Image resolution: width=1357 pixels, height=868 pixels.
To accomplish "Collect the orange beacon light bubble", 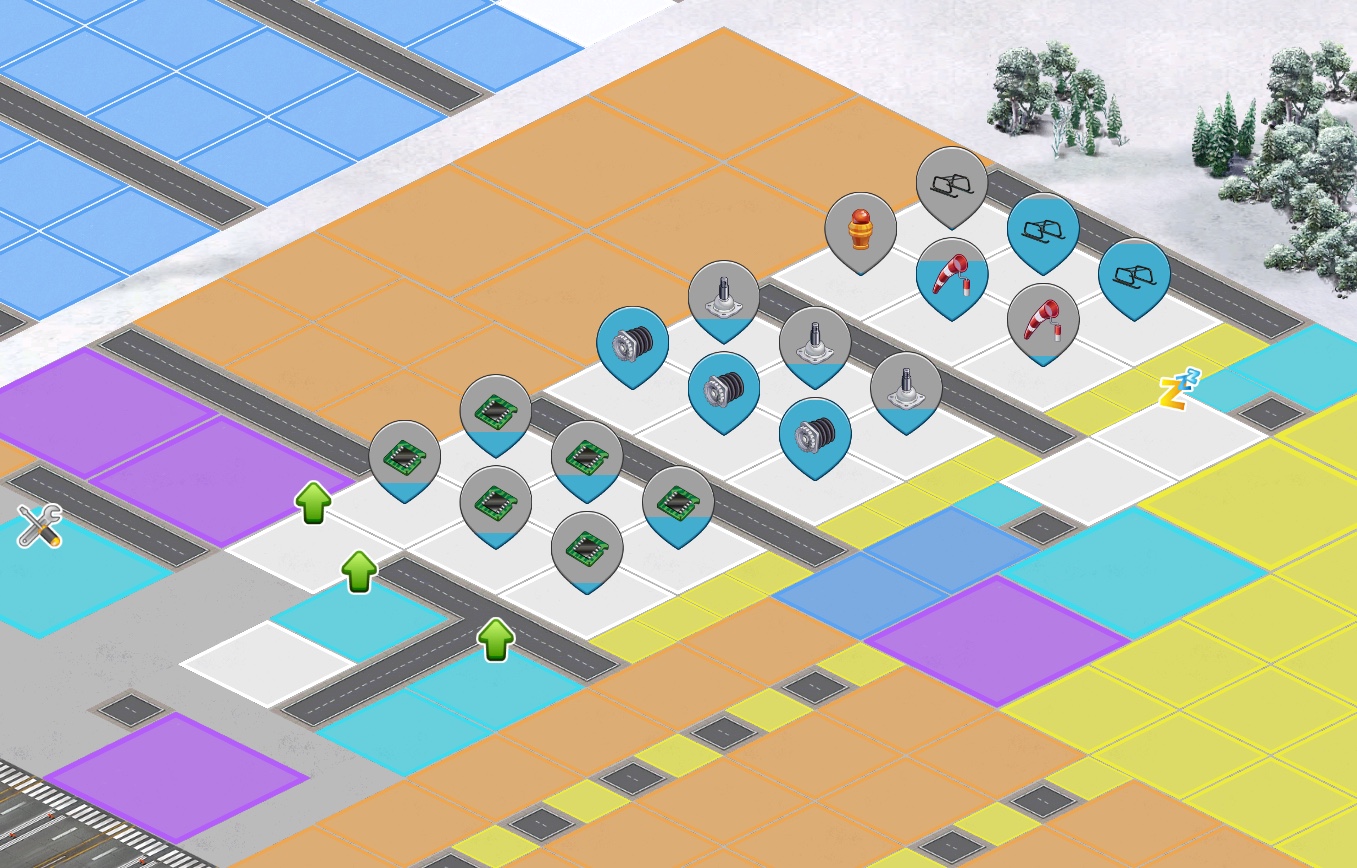I will coord(860,230).
